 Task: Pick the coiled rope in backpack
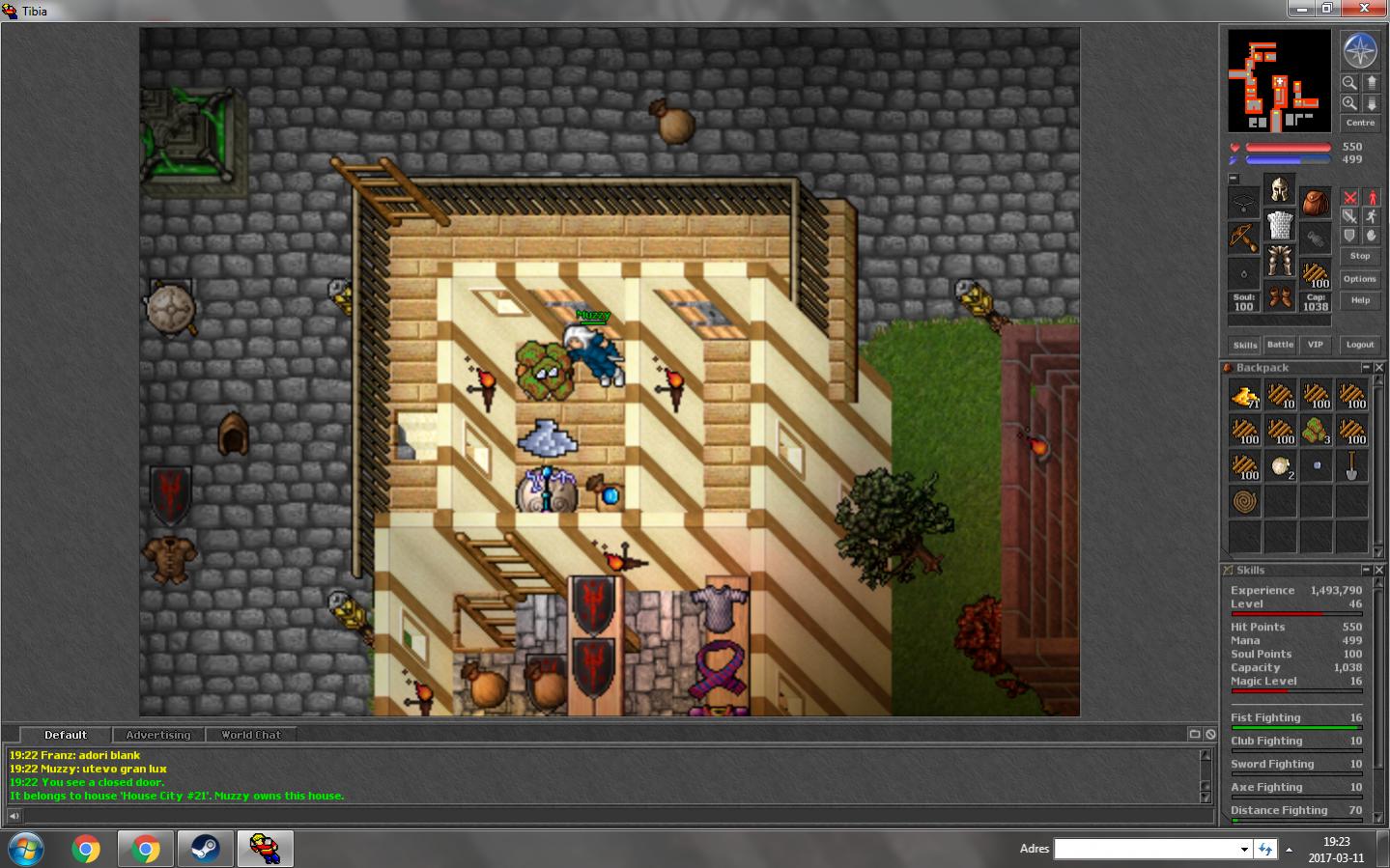[1244, 502]
